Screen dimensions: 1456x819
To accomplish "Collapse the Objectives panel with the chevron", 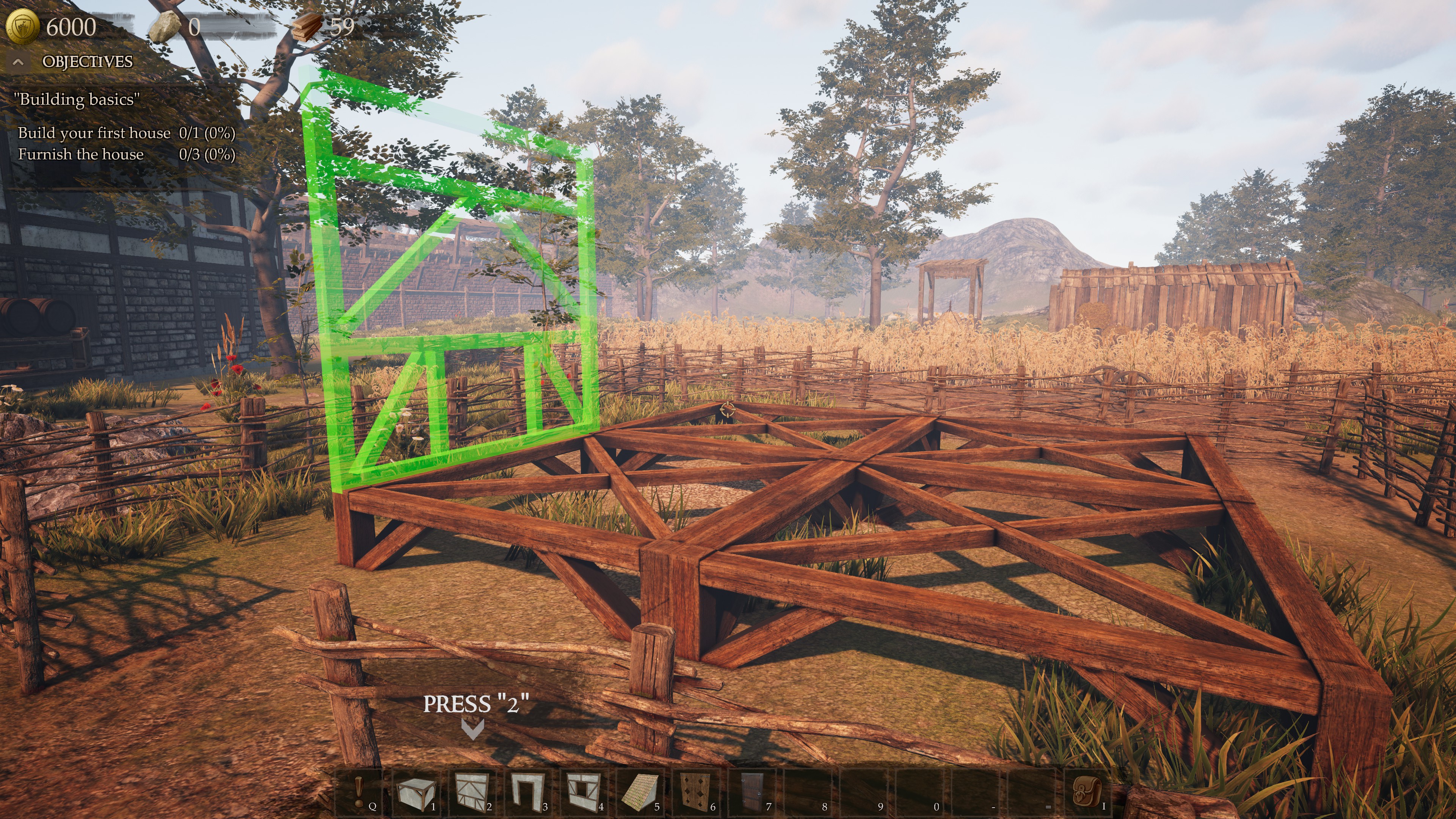I will [19, 62].
